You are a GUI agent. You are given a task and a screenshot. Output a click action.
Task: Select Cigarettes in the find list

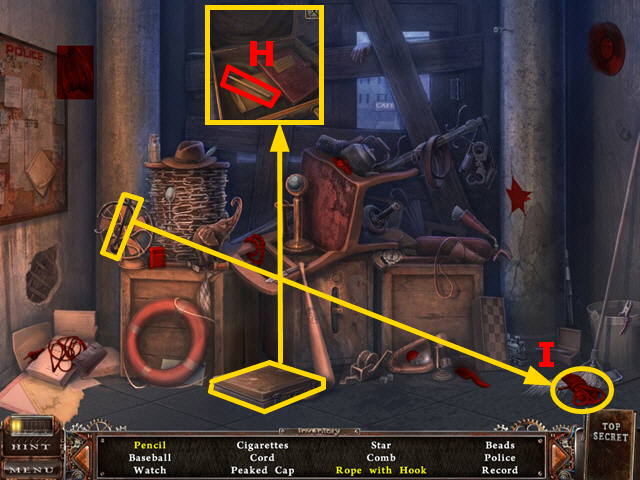pyautogui.click(x=263, y=444)
